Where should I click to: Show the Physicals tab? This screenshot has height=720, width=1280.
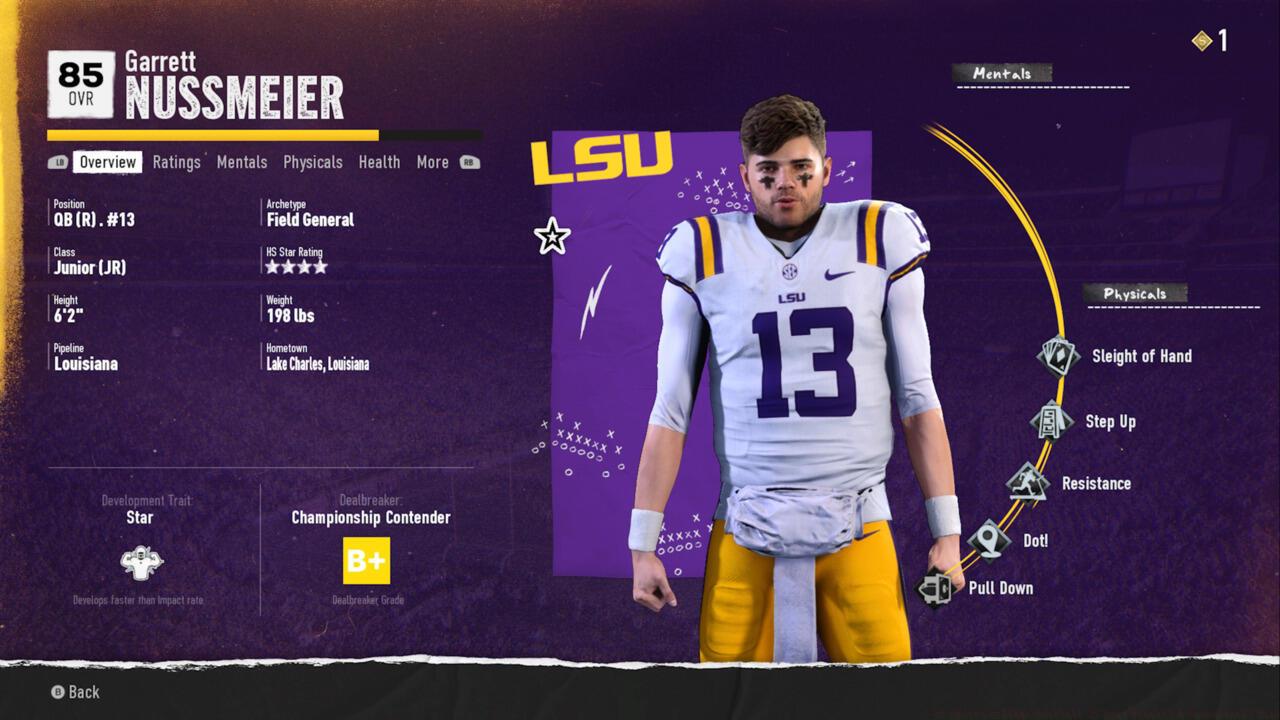(x=313, y=162)
